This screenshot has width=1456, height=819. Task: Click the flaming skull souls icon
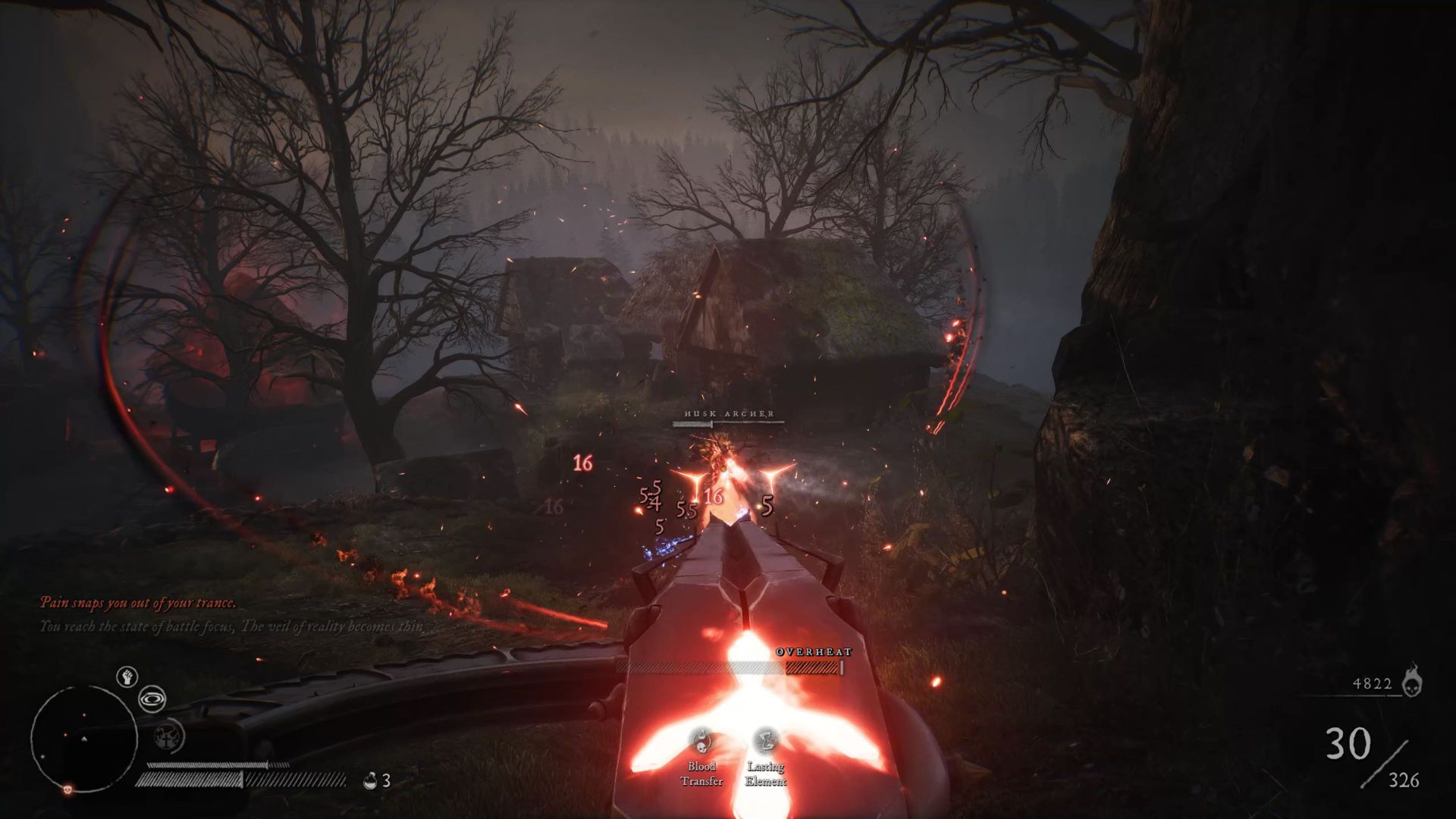click(1411, 681)
